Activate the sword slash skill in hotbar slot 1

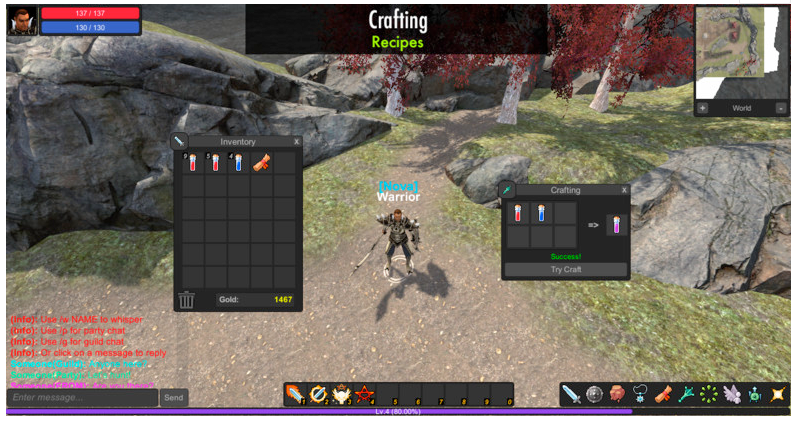pos(295,394)
